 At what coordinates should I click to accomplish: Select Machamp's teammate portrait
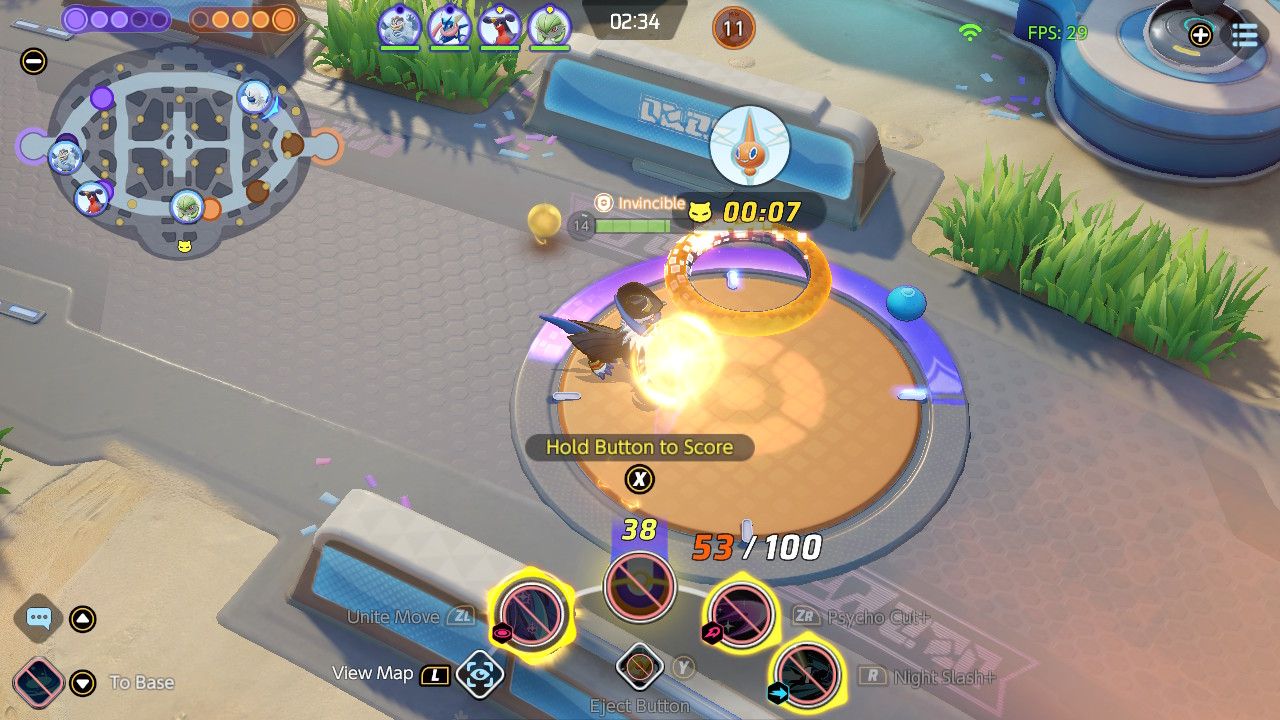[x=399, y=27]
